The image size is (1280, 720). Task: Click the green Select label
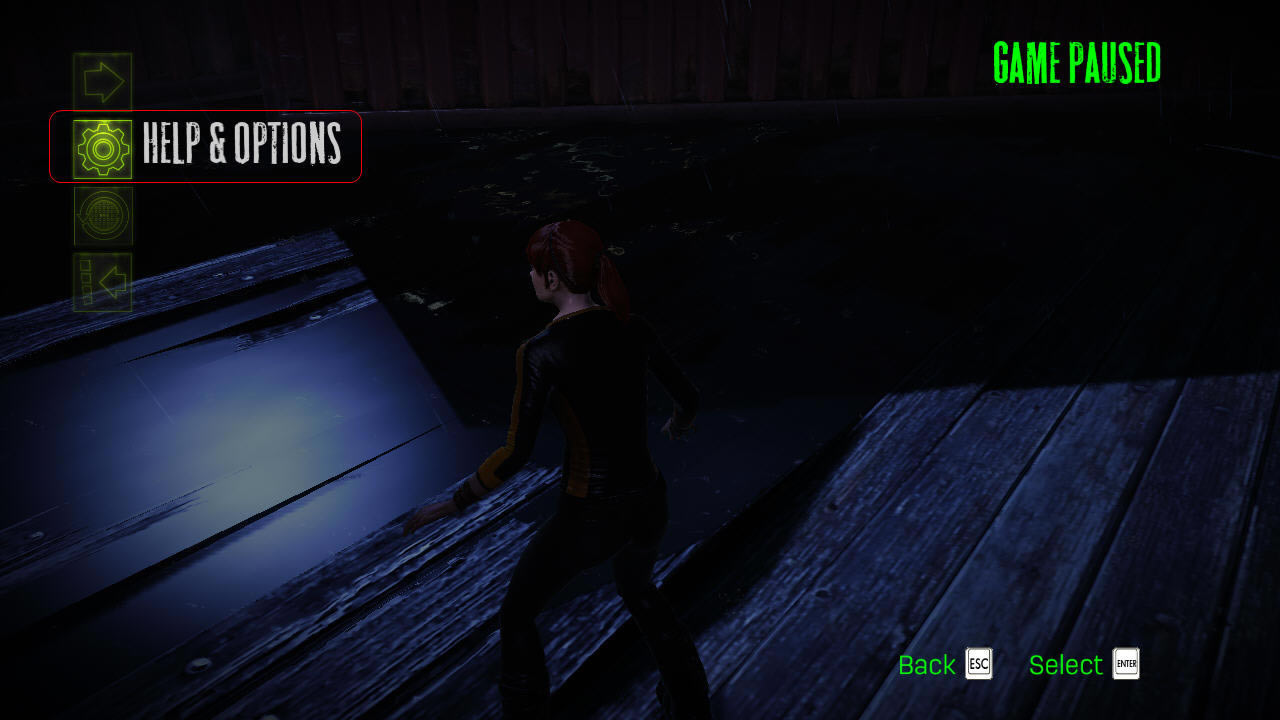1065,665
